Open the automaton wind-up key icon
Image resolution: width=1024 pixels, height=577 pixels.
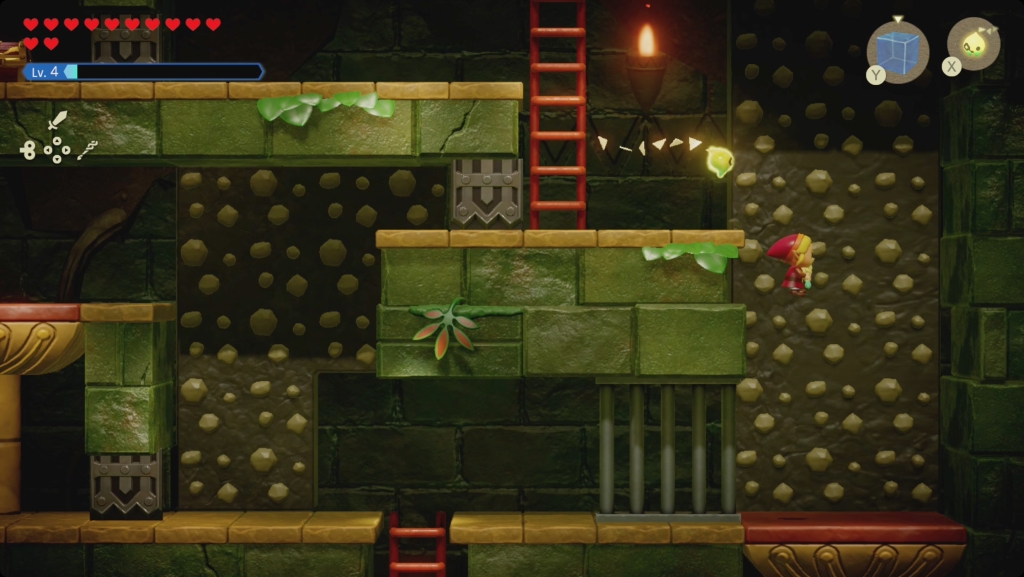pos(27,150)
